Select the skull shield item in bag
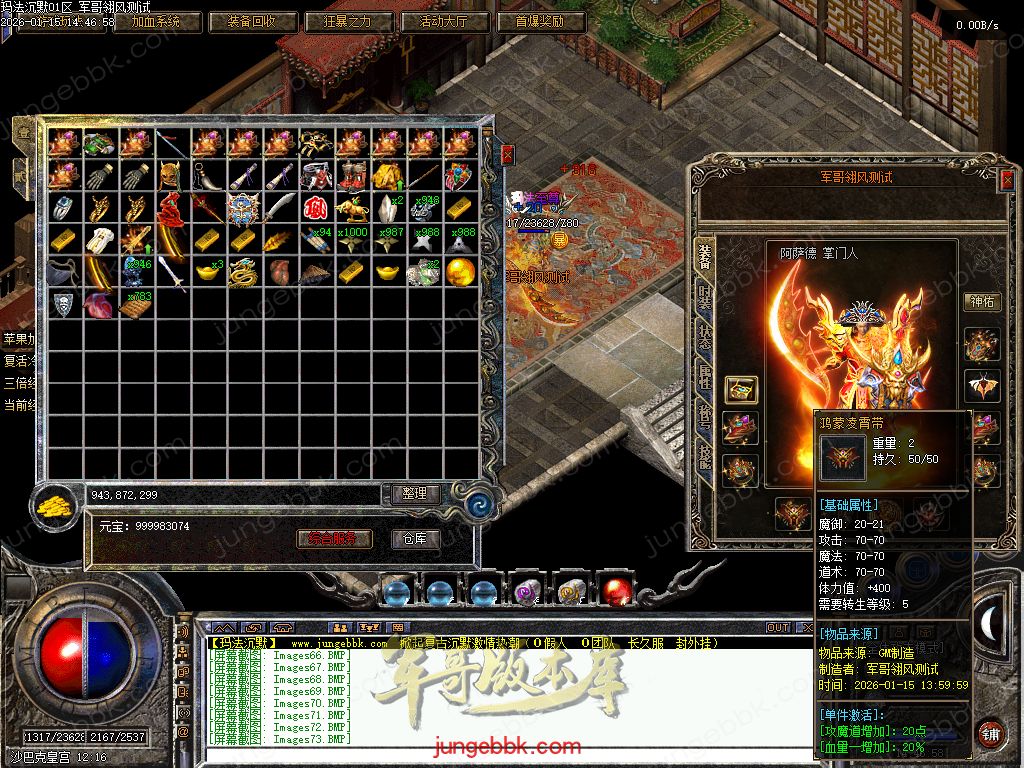This screenshot has width=1024, height=768. [x=64, y=303]
